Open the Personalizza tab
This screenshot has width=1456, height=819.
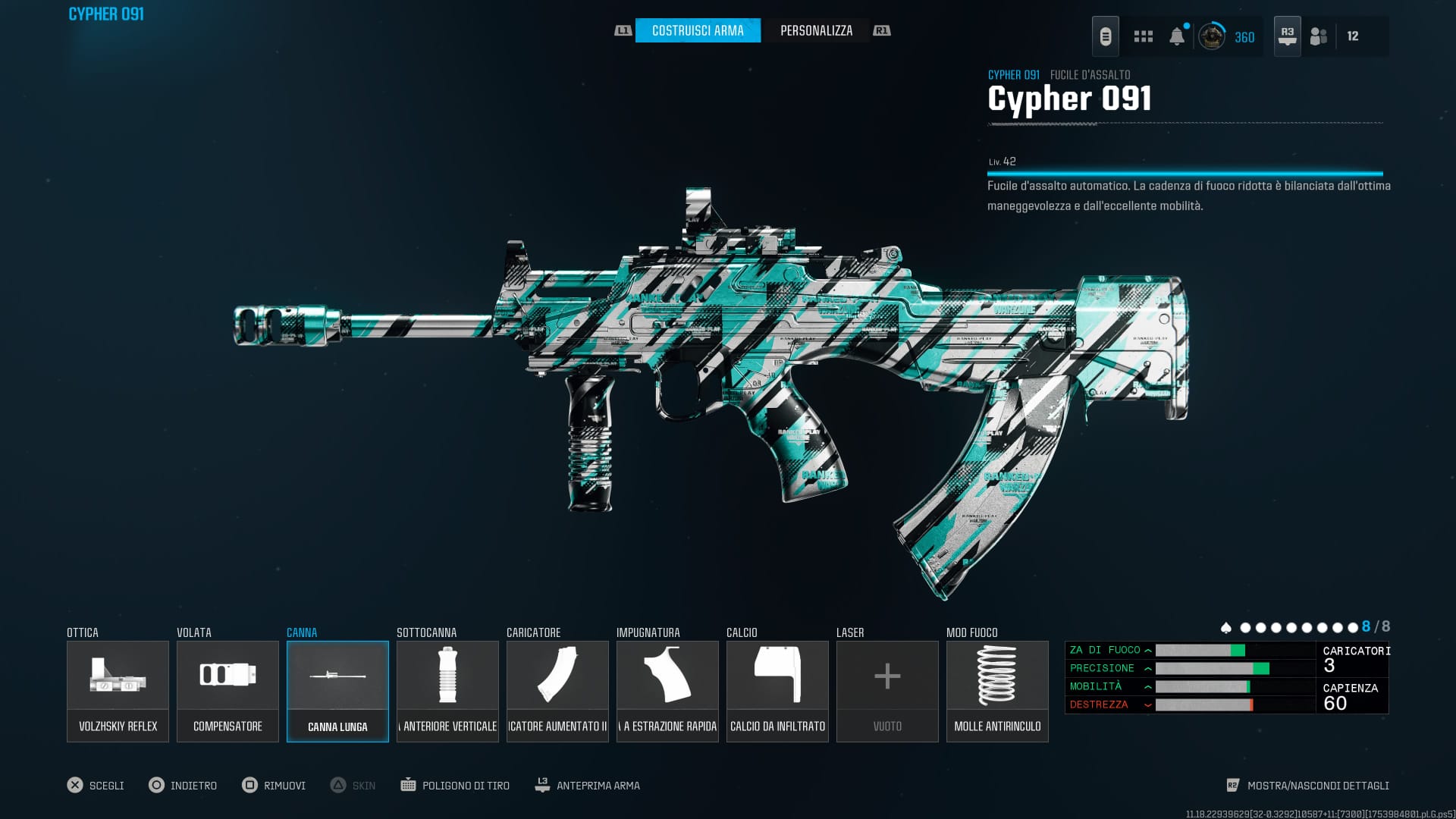coord(816,30)
